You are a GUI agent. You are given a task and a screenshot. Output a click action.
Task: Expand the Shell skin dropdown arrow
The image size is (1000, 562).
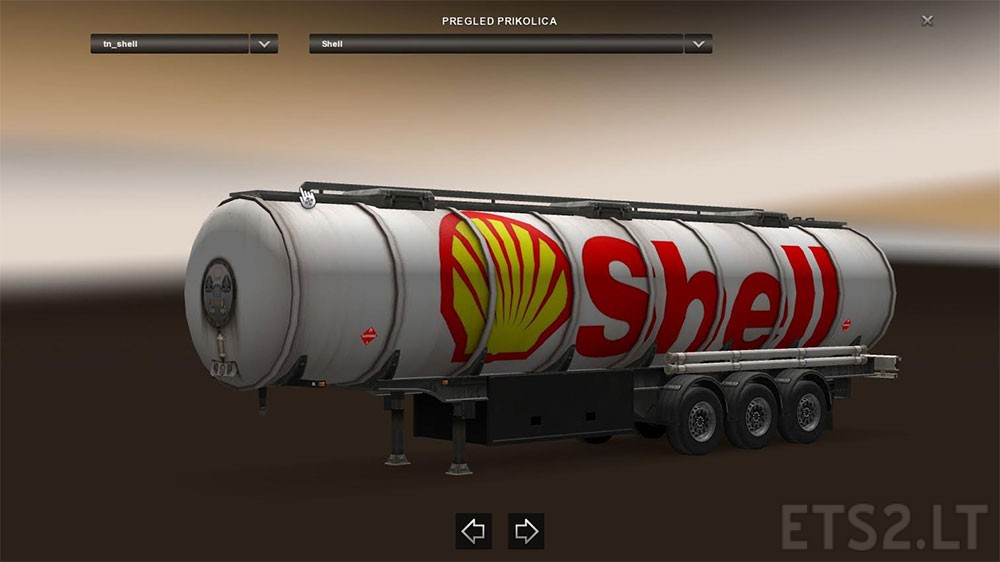click(x=698, y=44)
